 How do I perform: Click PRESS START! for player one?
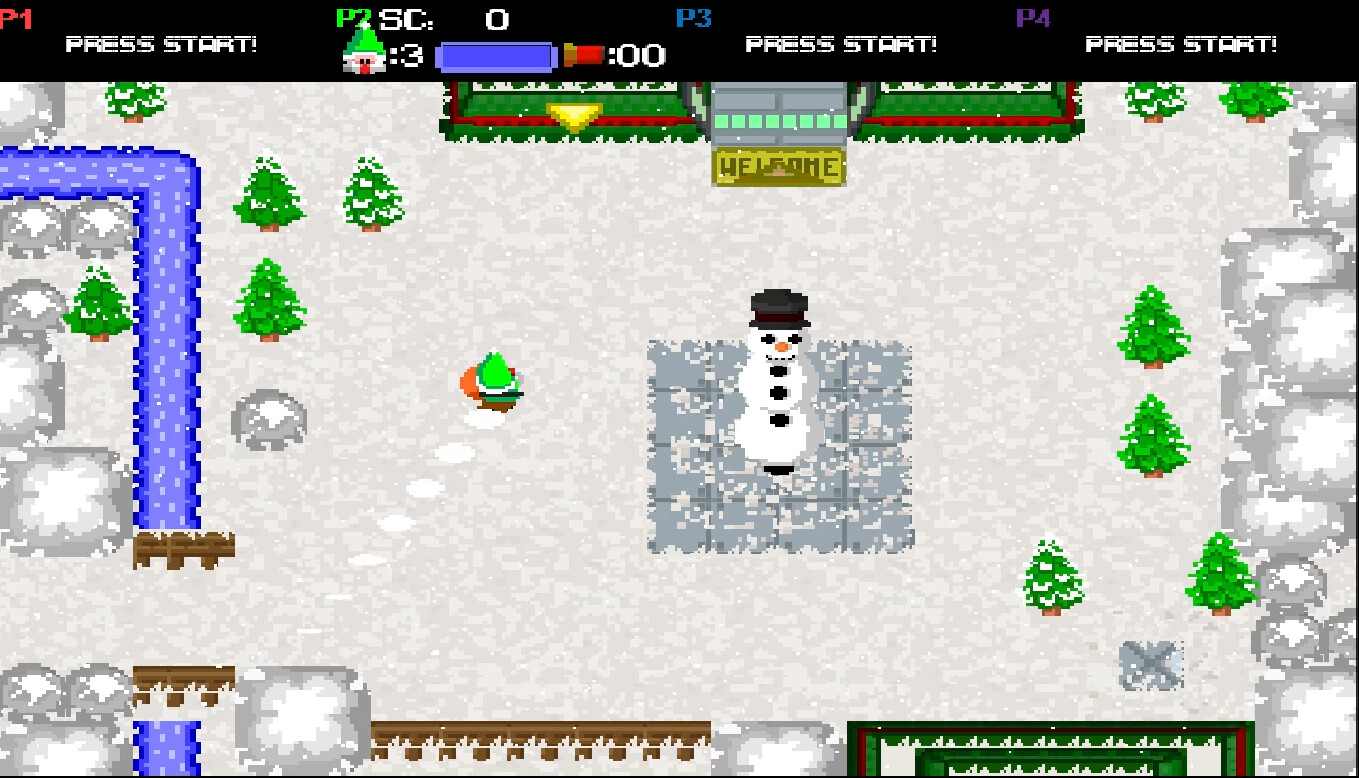point(162,44)
